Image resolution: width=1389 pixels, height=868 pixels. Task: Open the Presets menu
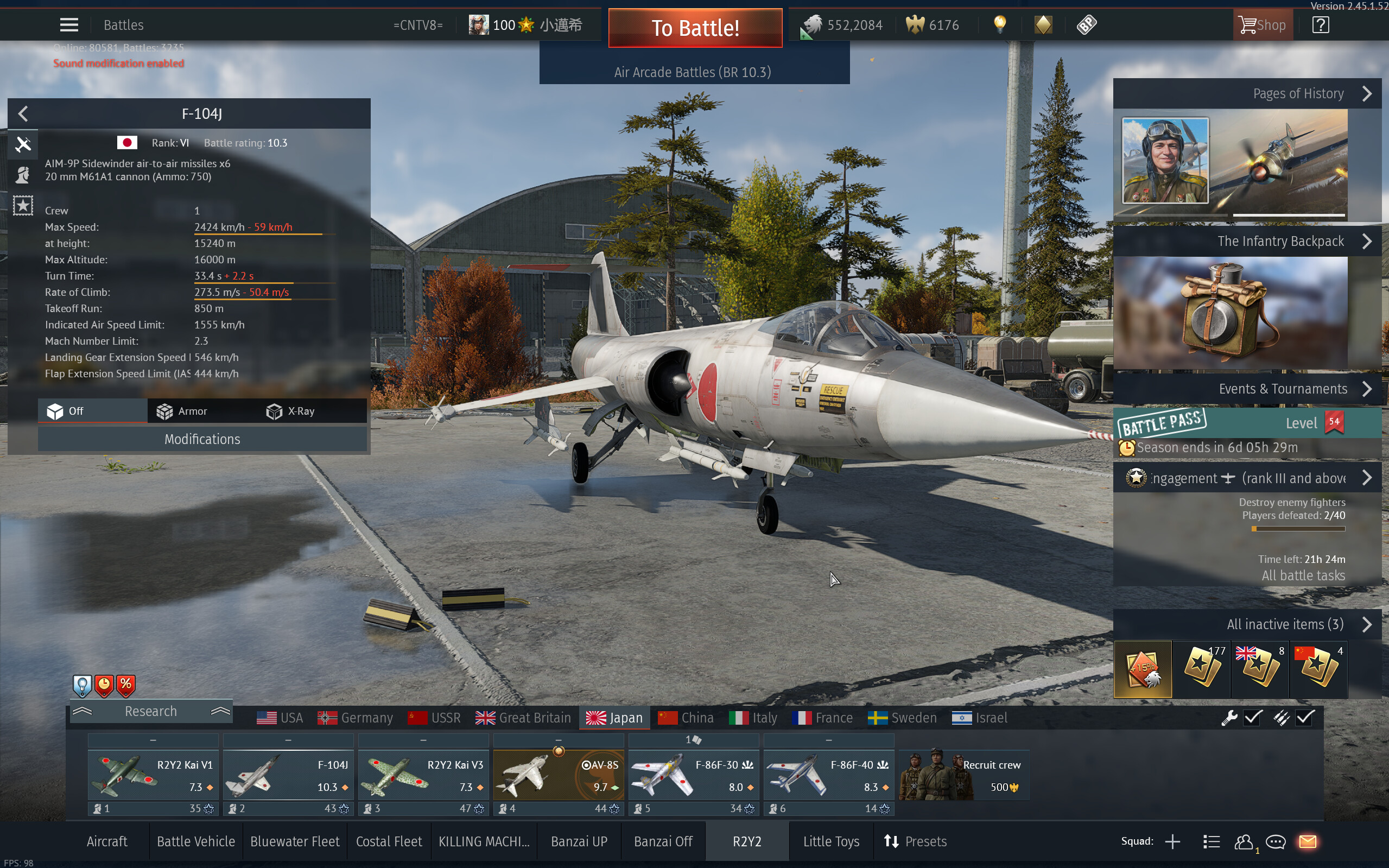915,841
